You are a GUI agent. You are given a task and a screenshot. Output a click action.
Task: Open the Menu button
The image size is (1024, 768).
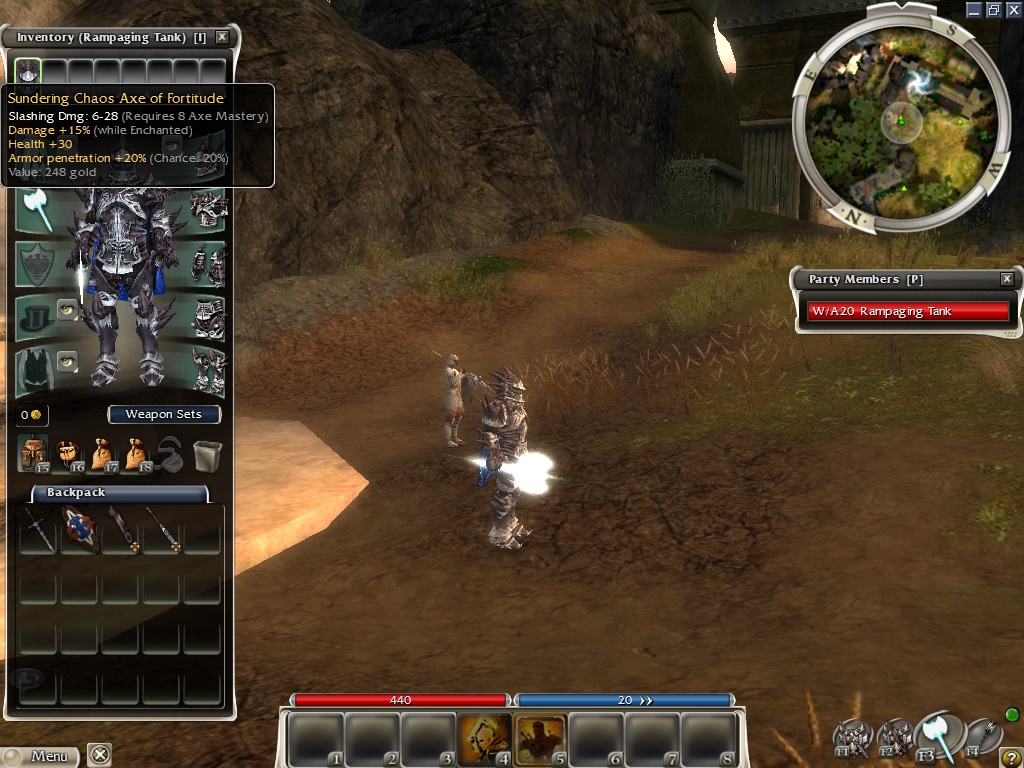(40, 756)
